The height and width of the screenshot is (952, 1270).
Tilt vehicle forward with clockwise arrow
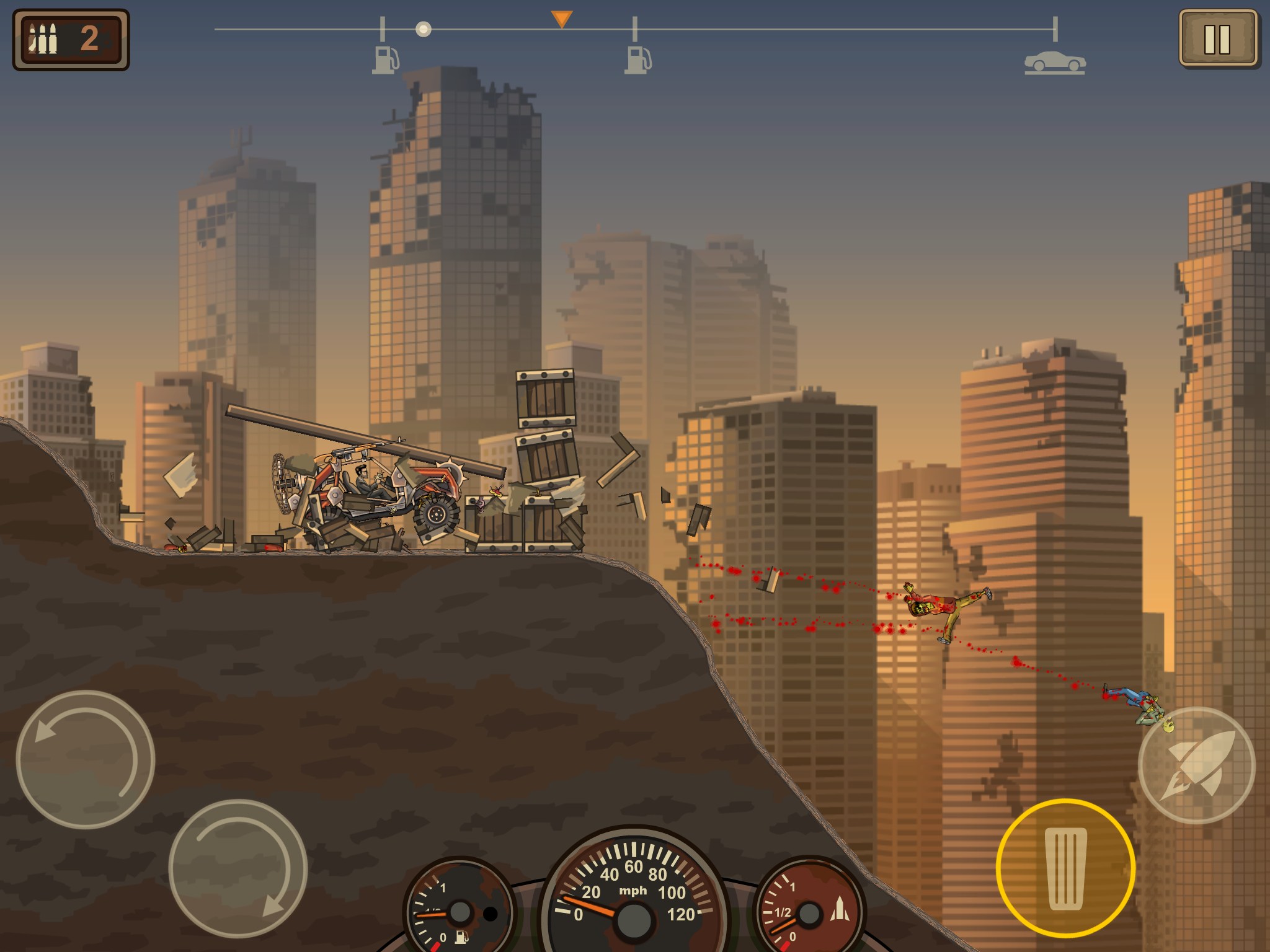pyautogui.click(x=238, y=868)
